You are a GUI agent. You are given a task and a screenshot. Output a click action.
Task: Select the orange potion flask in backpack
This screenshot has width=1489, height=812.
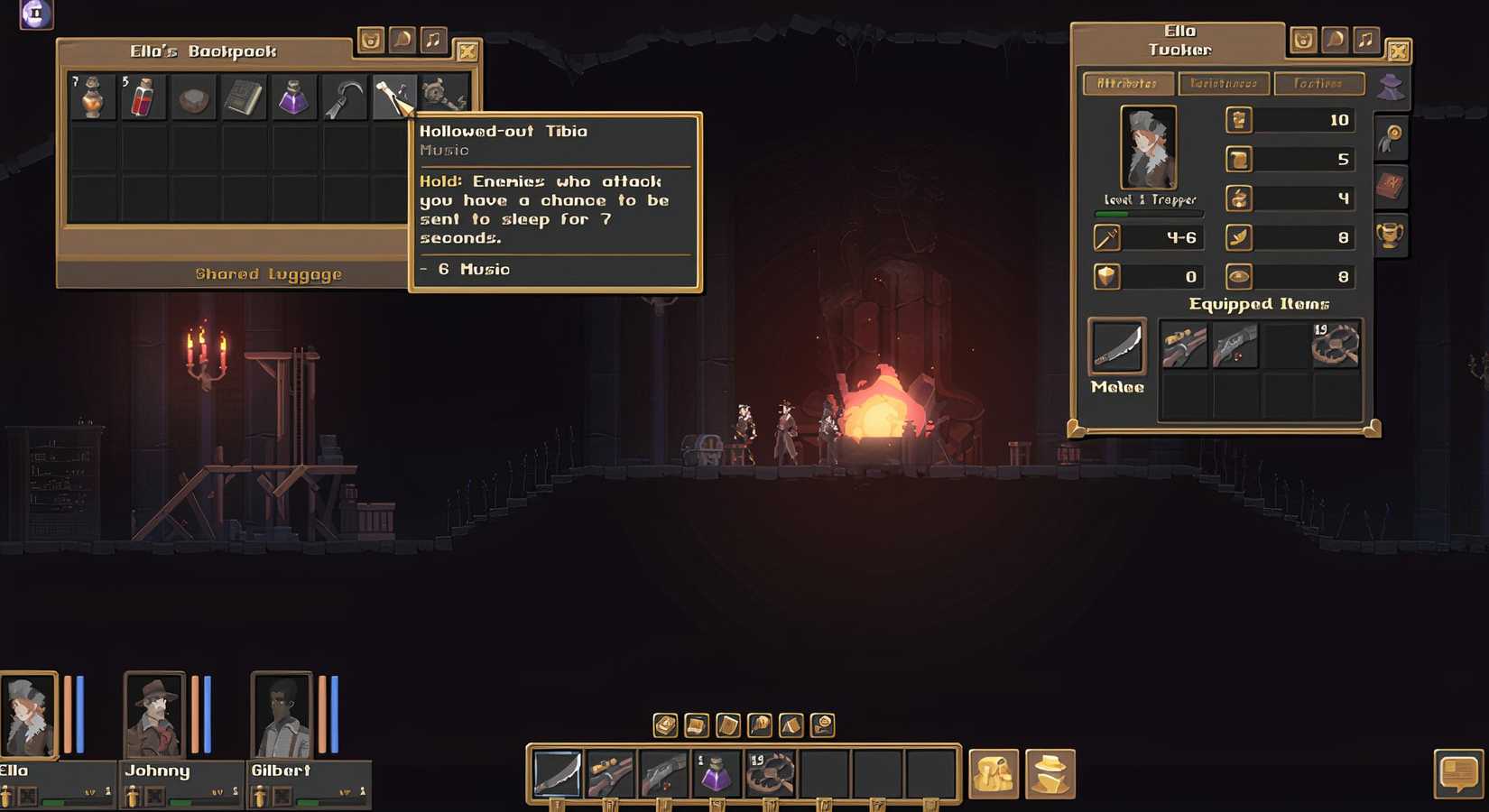click(x=92, y=97)
